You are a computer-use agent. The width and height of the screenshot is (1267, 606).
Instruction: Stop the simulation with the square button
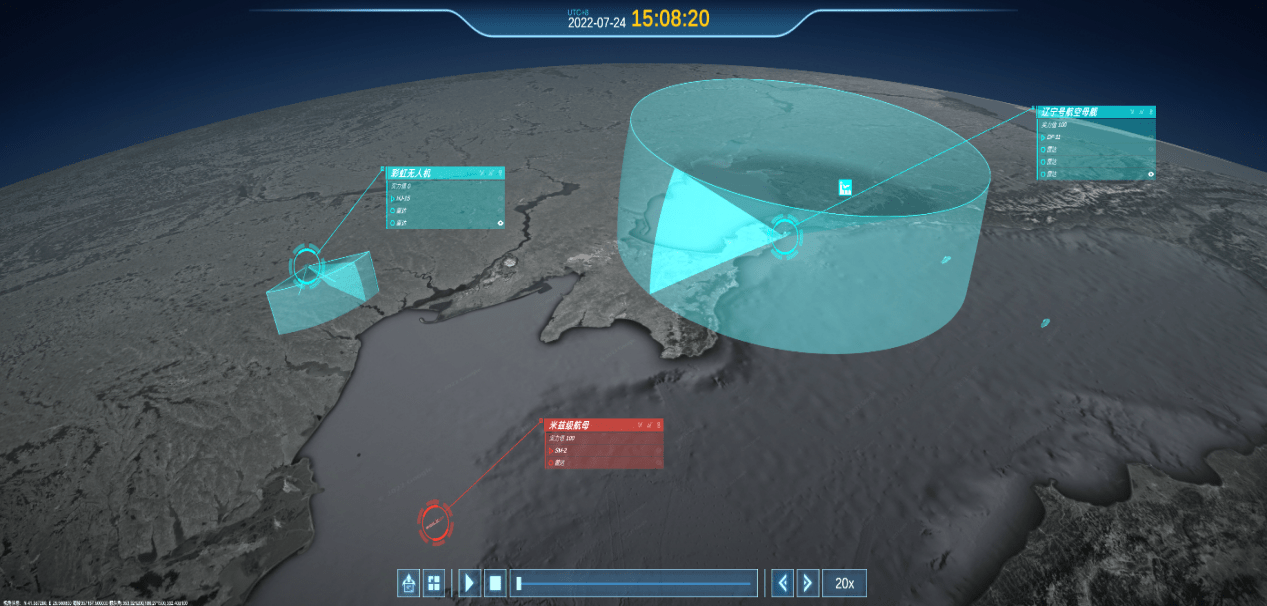tap(495, 583)
